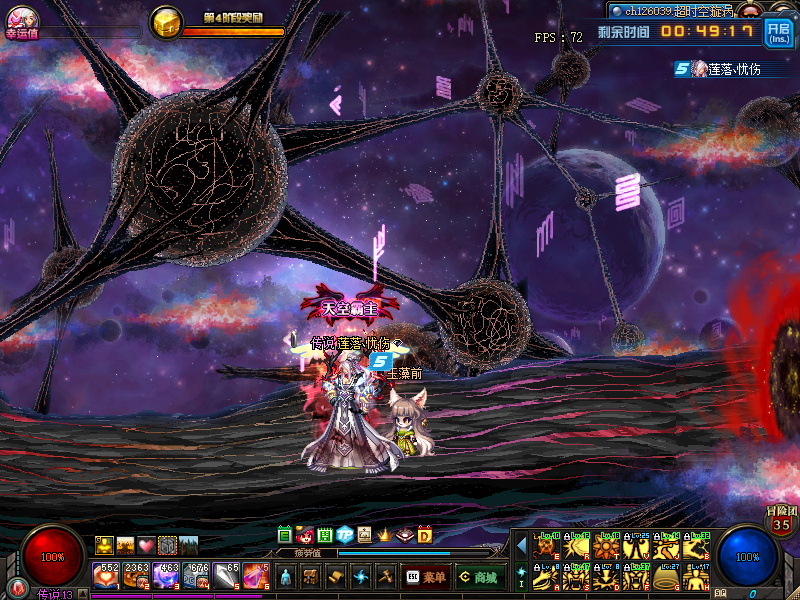Open the treasure chest inventory icon
Image resolution: width=800 pixels, height=600 pixels.
point(311,577)
